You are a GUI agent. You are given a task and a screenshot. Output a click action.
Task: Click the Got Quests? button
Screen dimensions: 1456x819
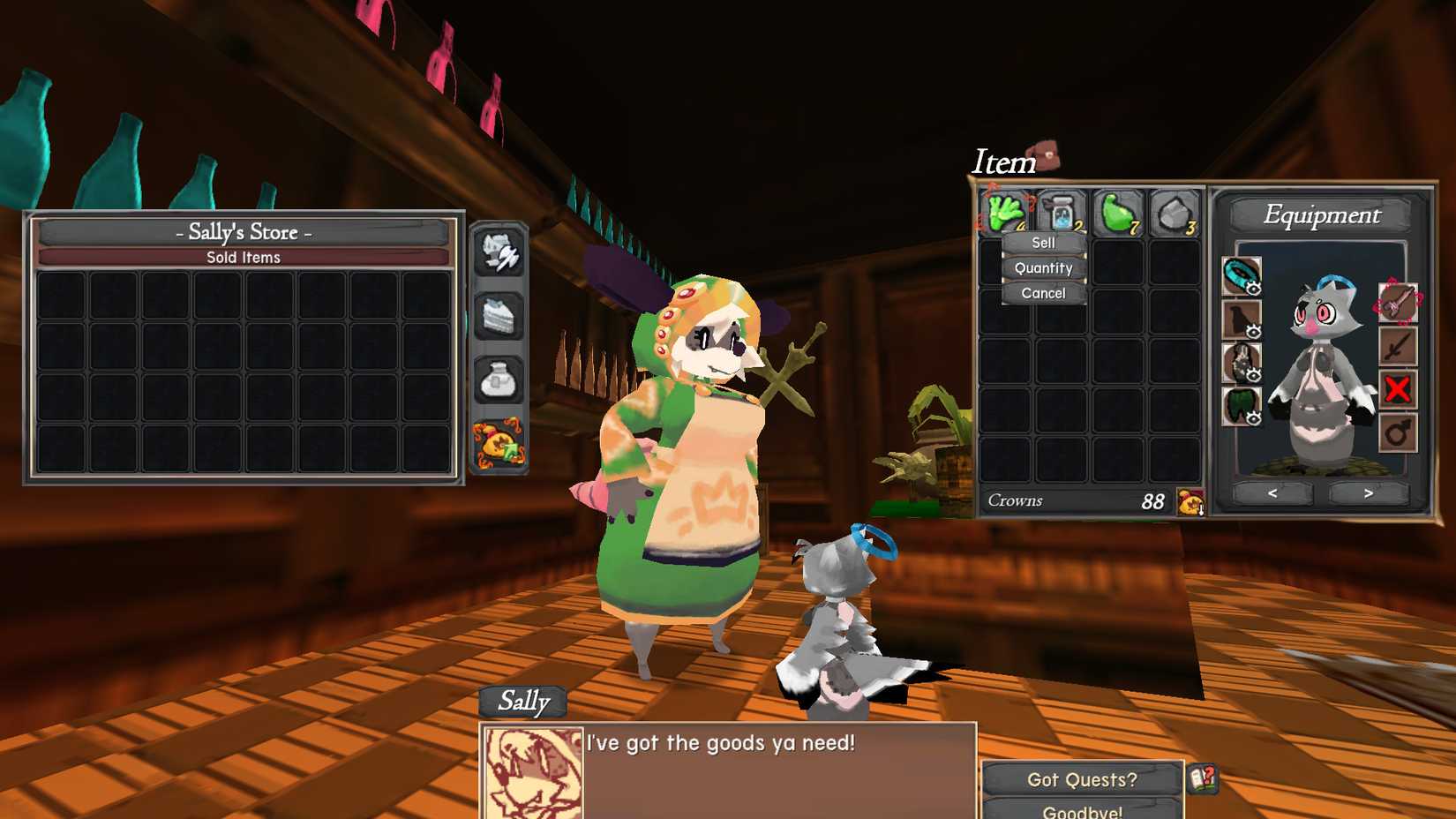pyautogui.click(x=1083, y=779)
